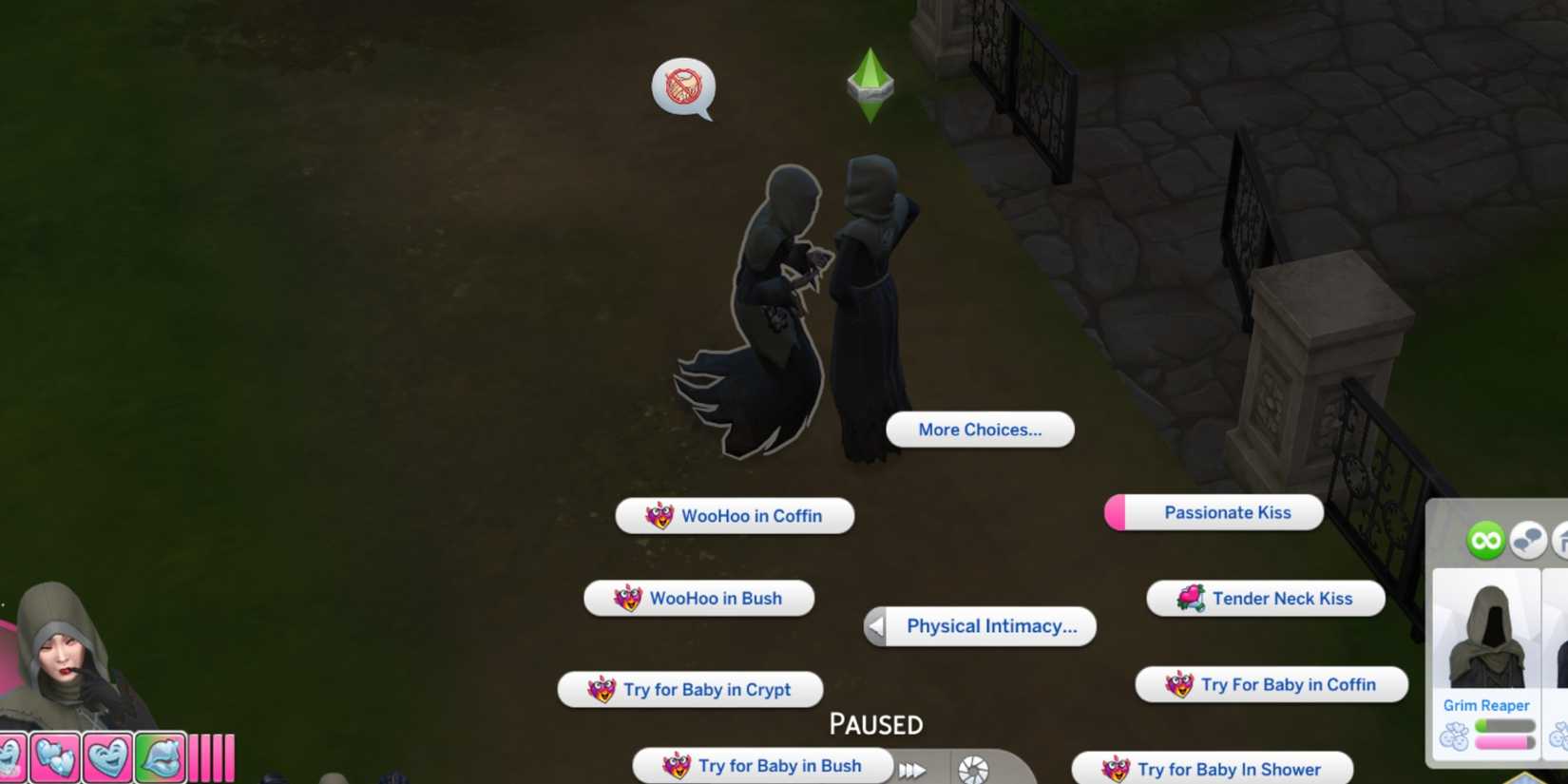Select Try for Baby in Crypt

[690, 690]
